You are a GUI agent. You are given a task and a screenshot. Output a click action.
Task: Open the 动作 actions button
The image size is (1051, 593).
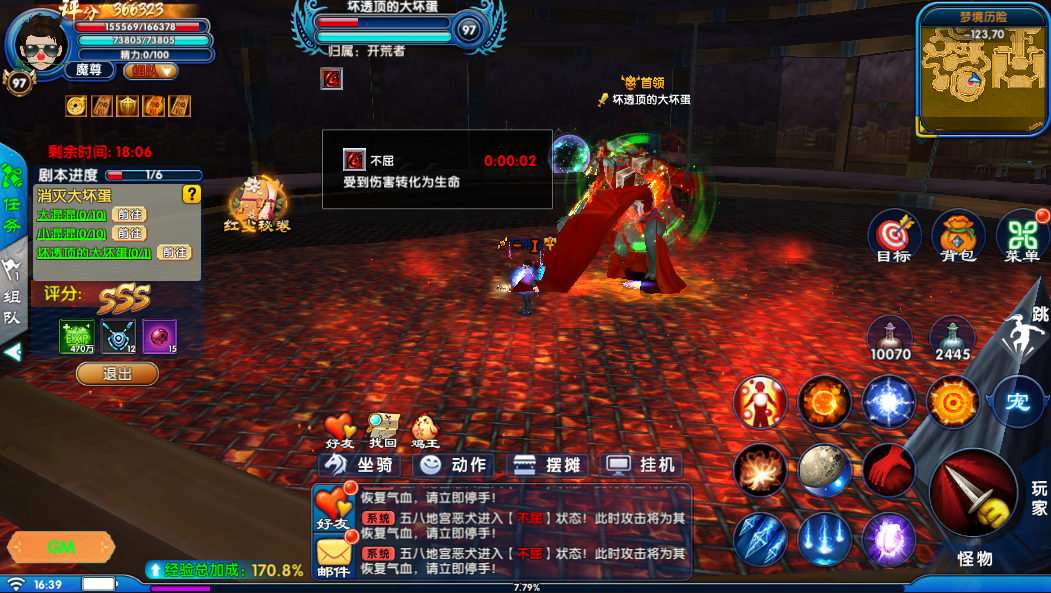coord(455,465)
